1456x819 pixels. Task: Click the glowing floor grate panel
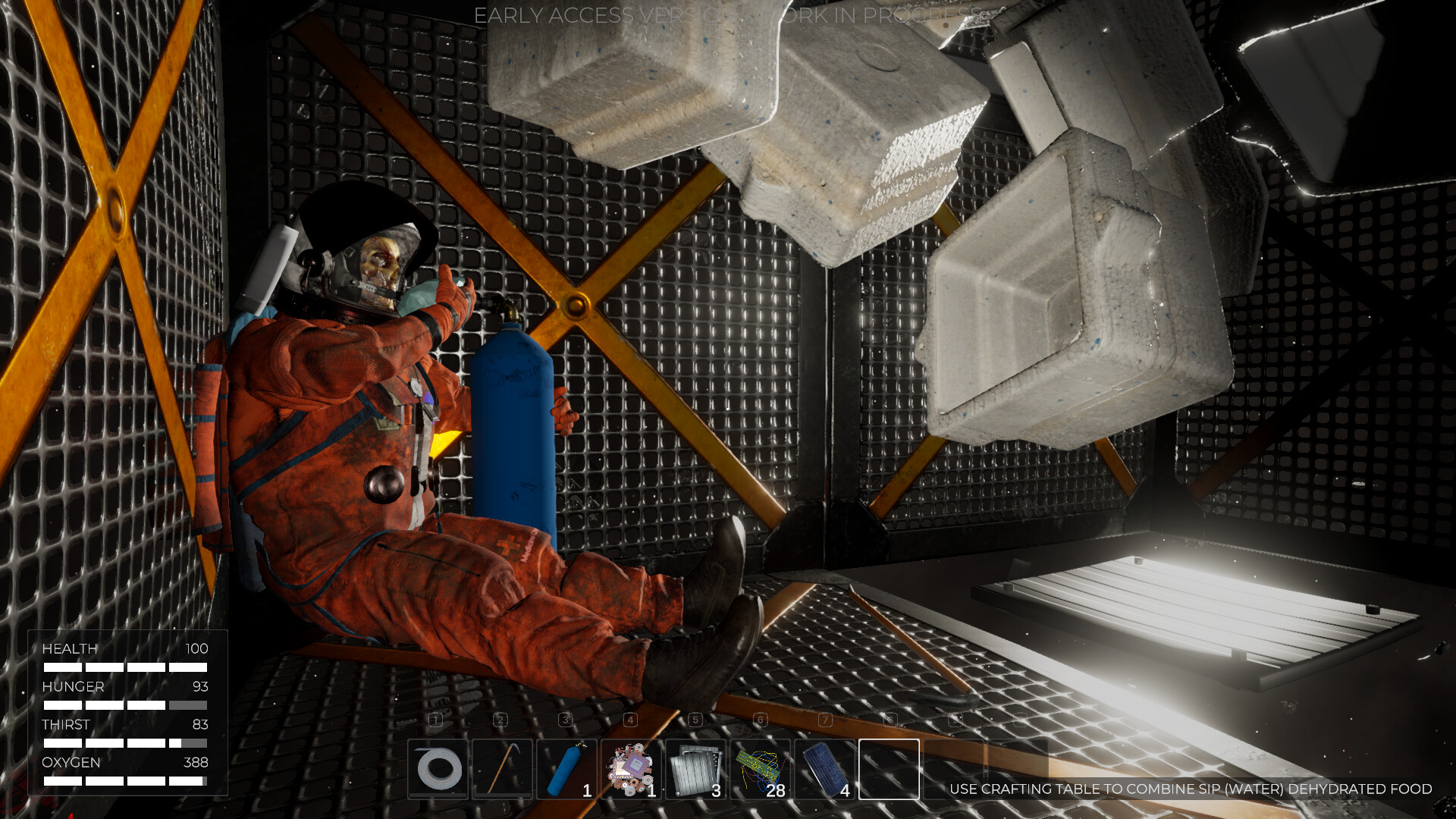tap(1191, 614)
